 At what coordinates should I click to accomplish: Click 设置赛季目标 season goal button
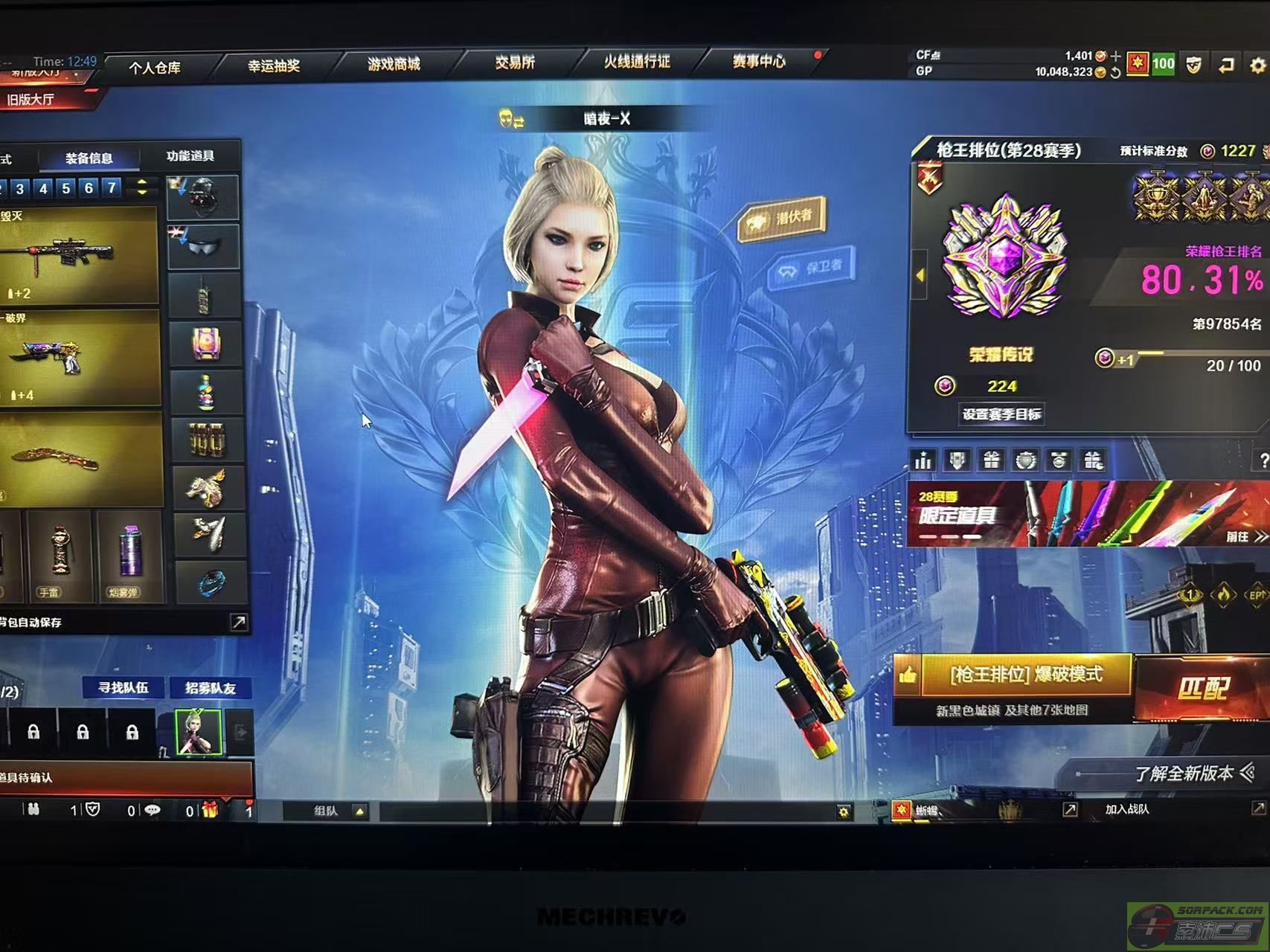pyautogui.click(x=1001, y=414)
